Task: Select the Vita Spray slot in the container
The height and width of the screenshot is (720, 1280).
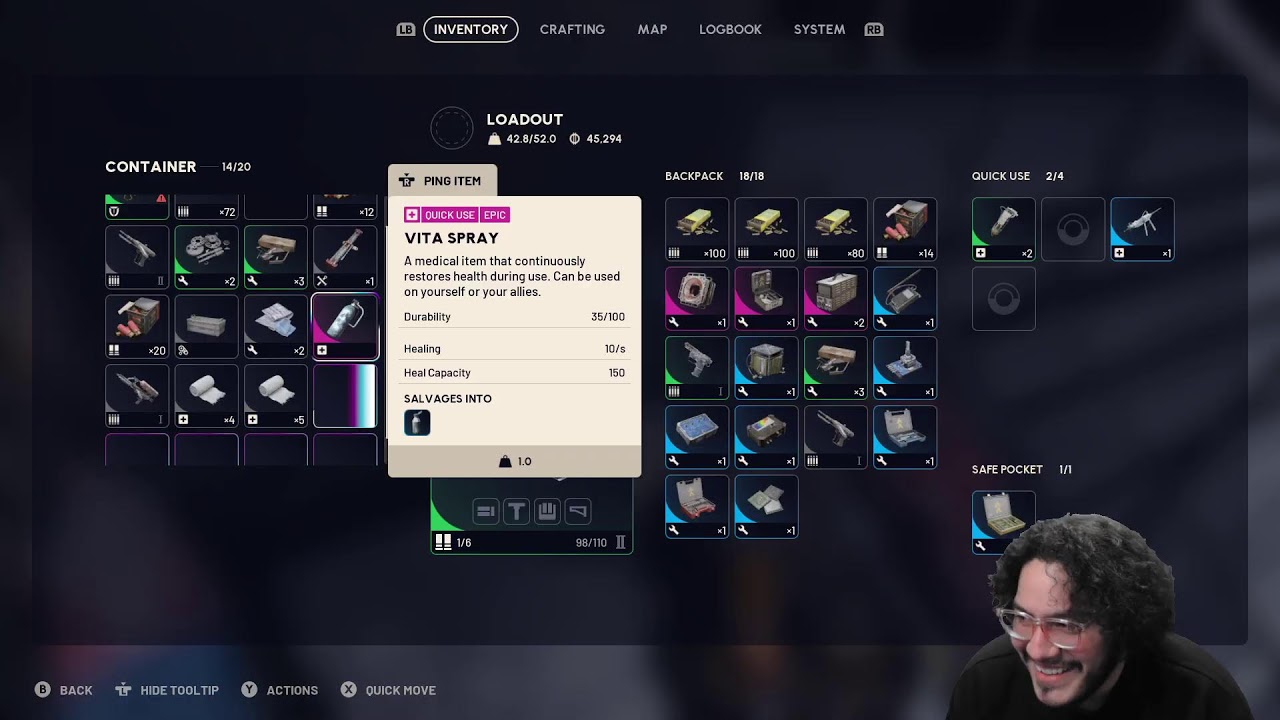Action: point(345,326)
